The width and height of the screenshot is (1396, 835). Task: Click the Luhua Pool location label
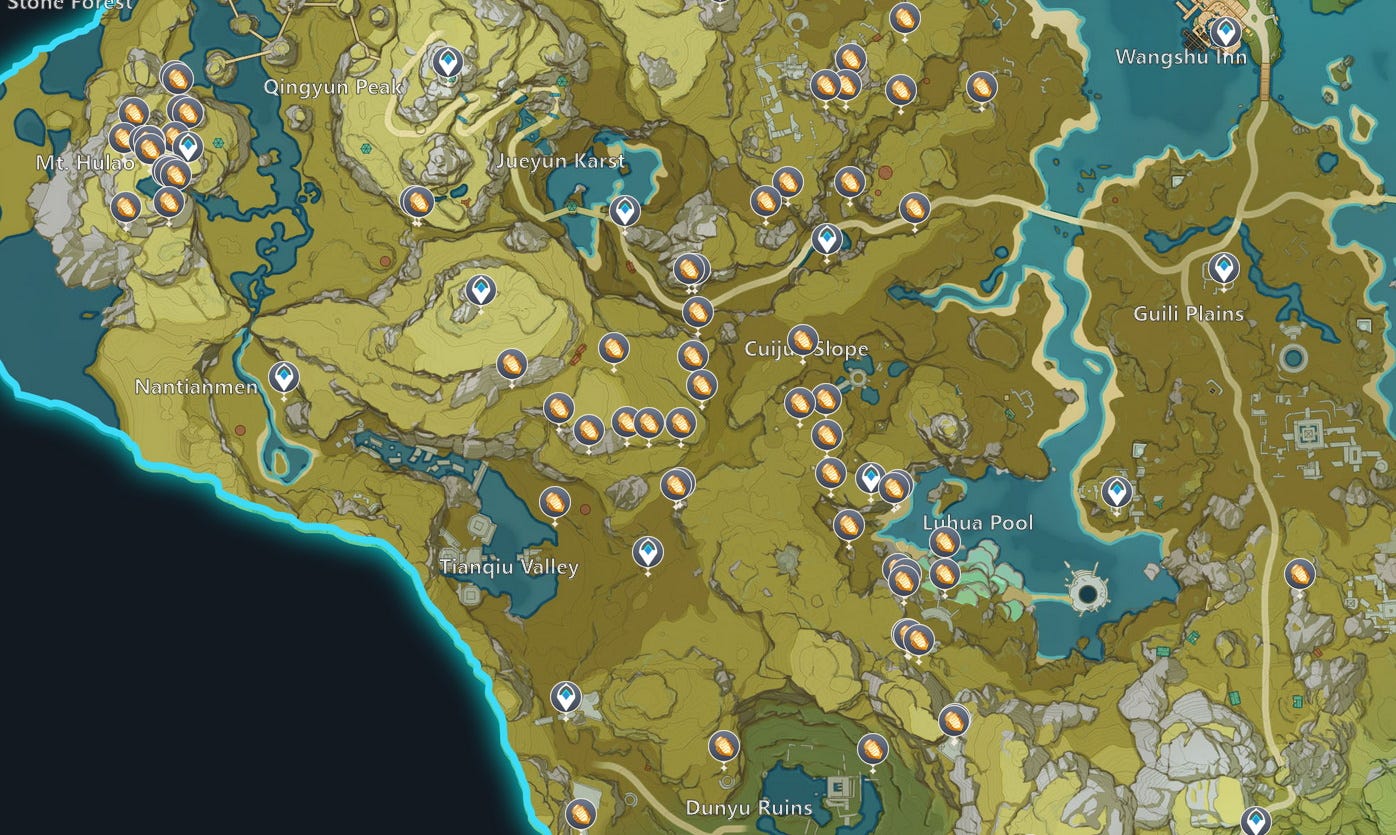coord(977,520)
